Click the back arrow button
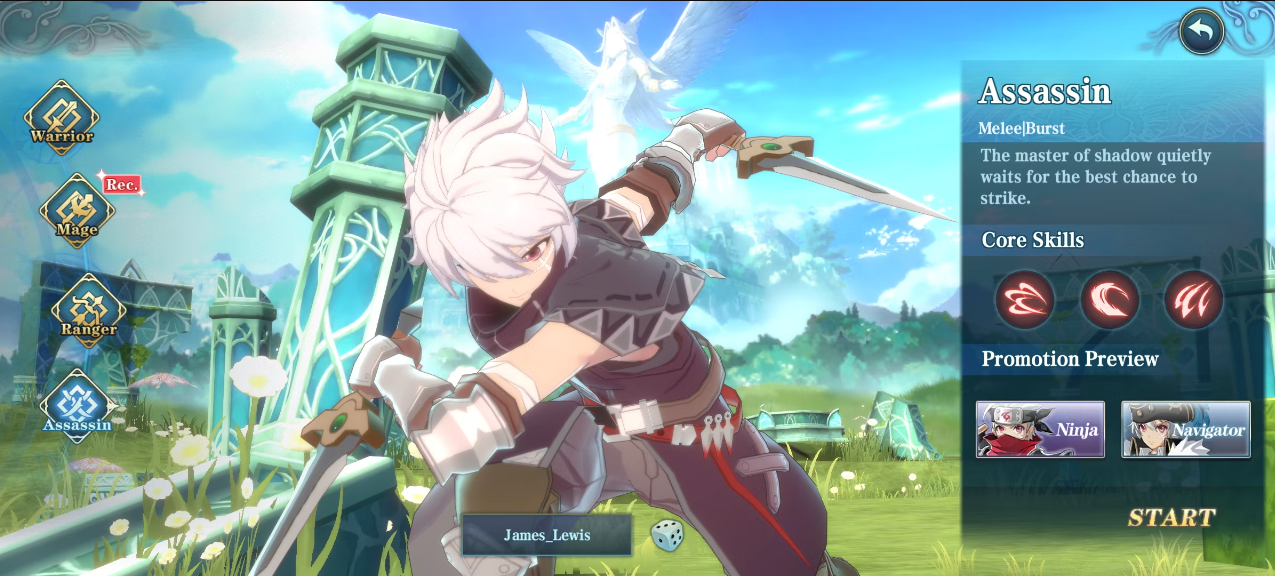Screen dimensions: 1275x576 click(x=1201, y=32)
